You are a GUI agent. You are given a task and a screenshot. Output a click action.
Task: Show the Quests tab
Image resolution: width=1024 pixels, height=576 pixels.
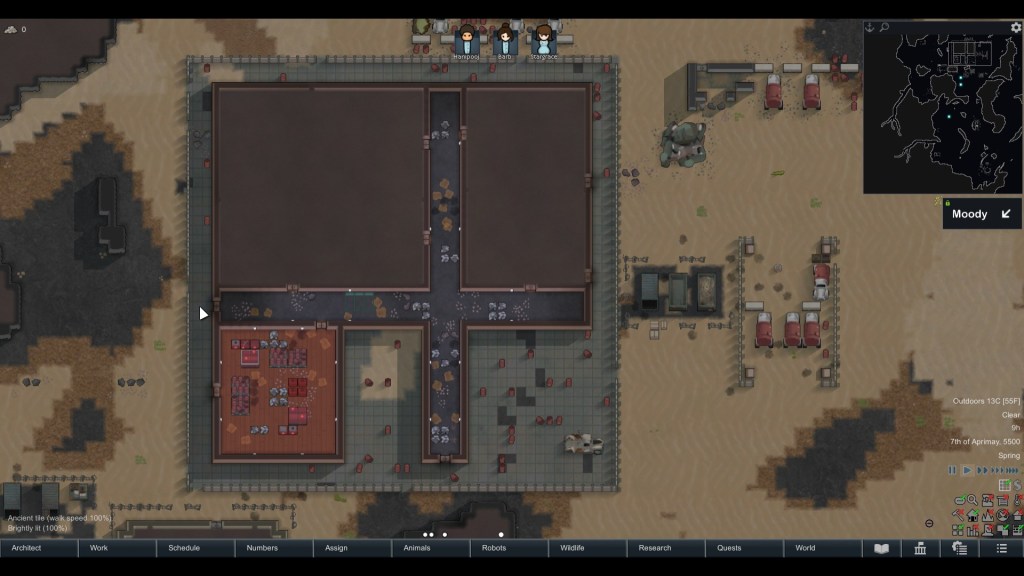[x=744, y=548]
